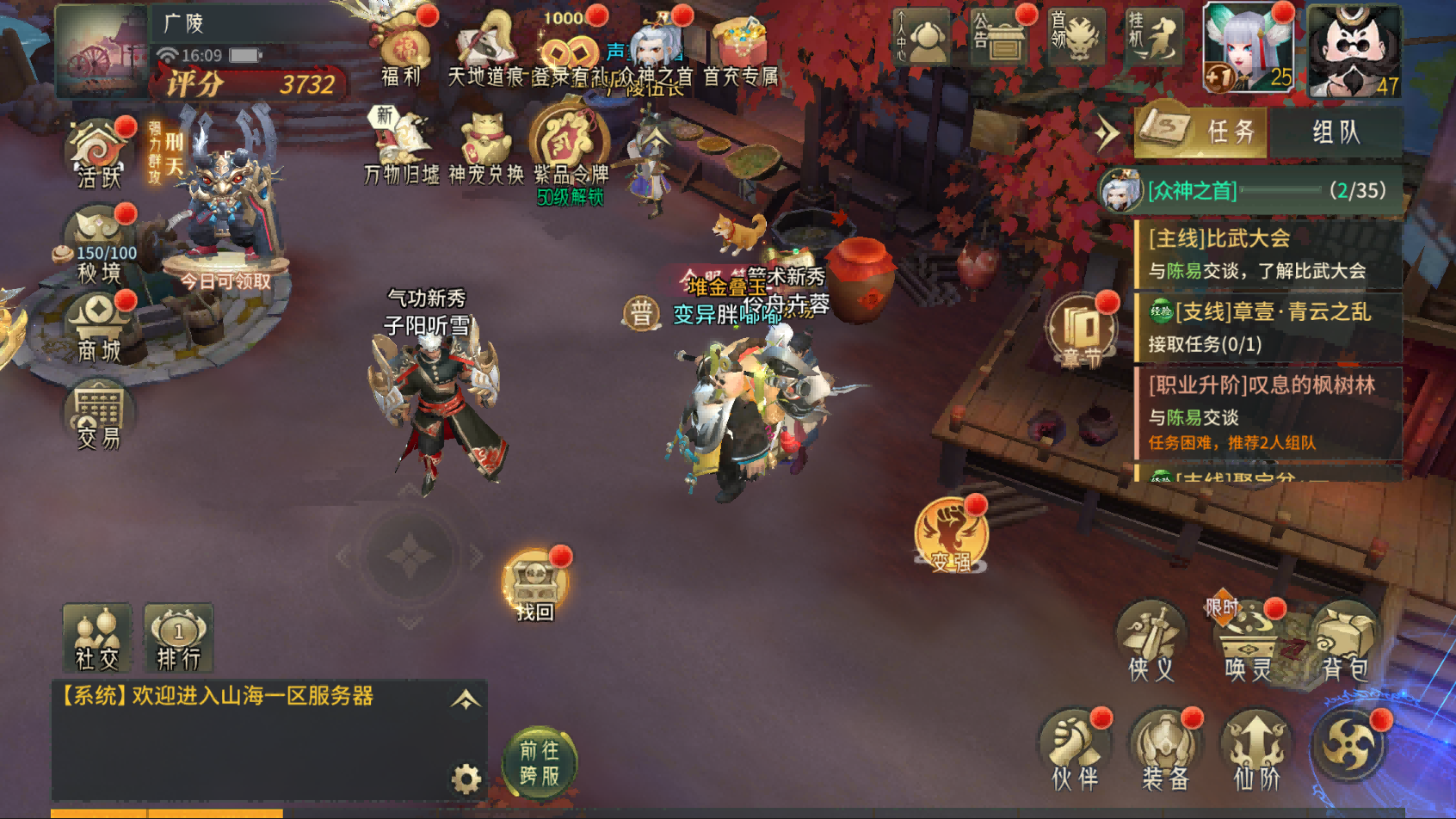Click the 前往跨服 cross-server button
The height and width of the screenshot is (819, 1456).
point(540,763)
